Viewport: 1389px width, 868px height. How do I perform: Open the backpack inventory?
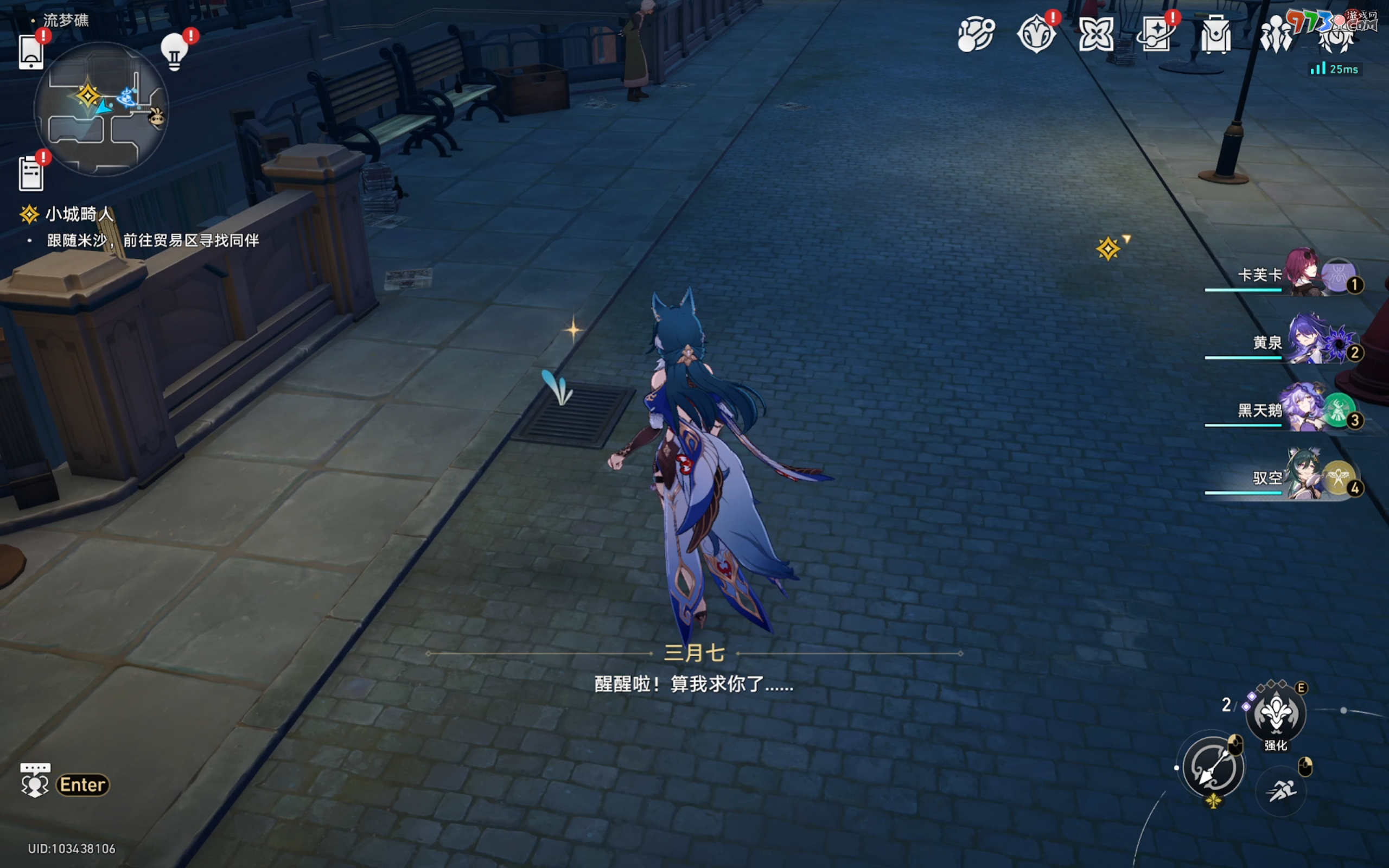1216,34
